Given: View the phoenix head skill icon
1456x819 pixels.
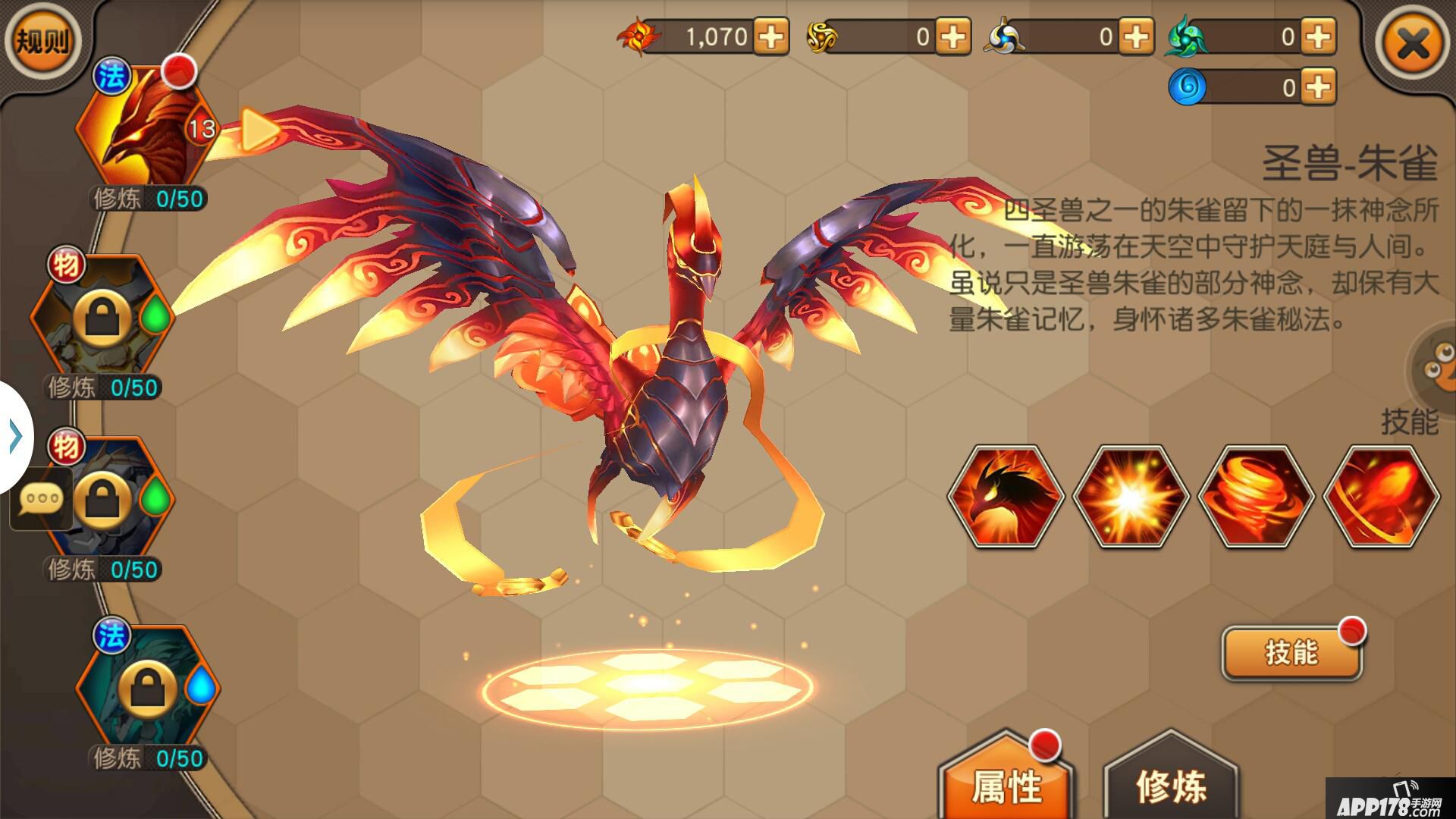Looking at the screenshot, I should click(x=1006, y=497).
